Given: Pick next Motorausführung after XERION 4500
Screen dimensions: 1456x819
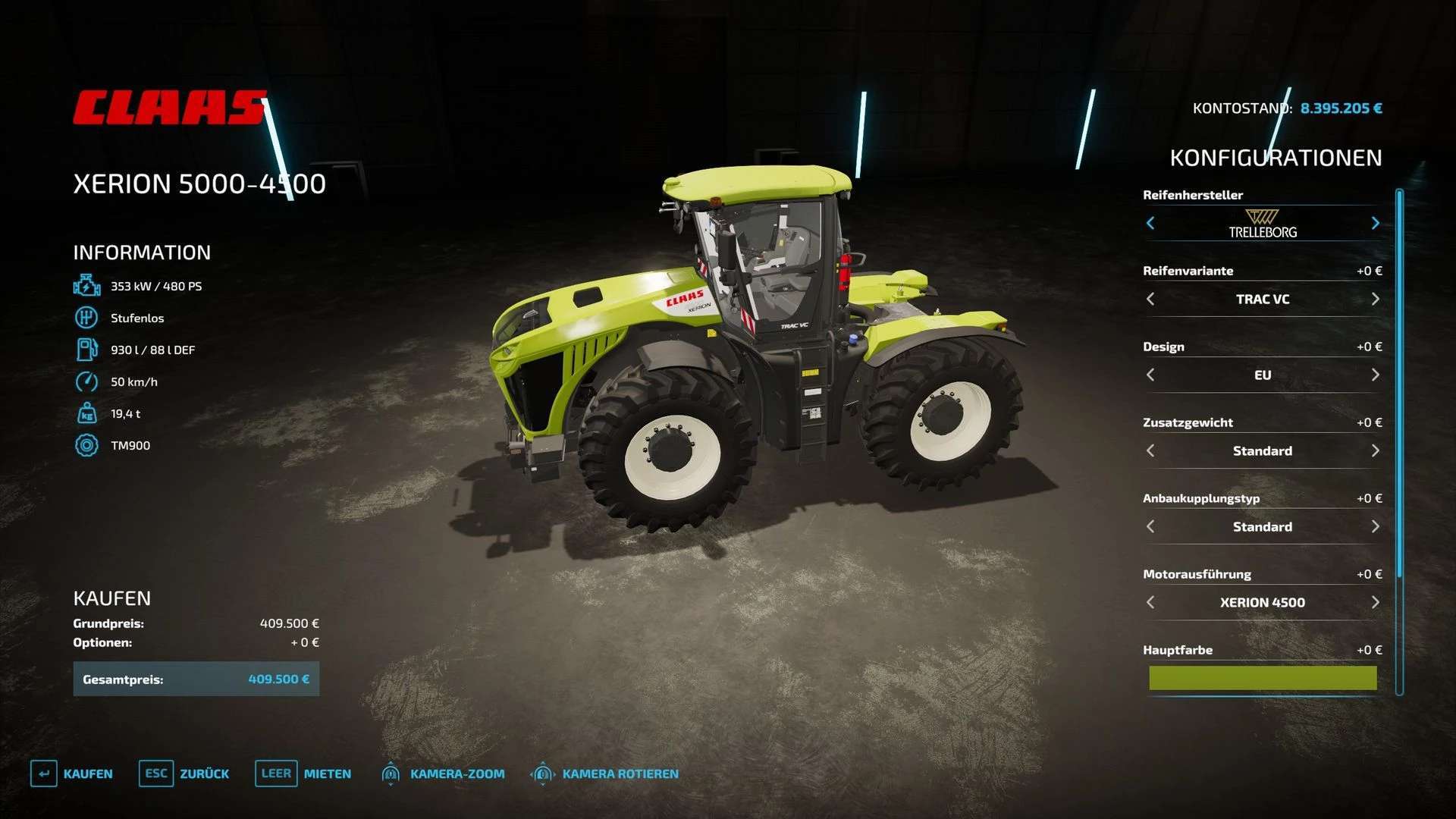Looking at the screenshot, I should (1375, 602).
